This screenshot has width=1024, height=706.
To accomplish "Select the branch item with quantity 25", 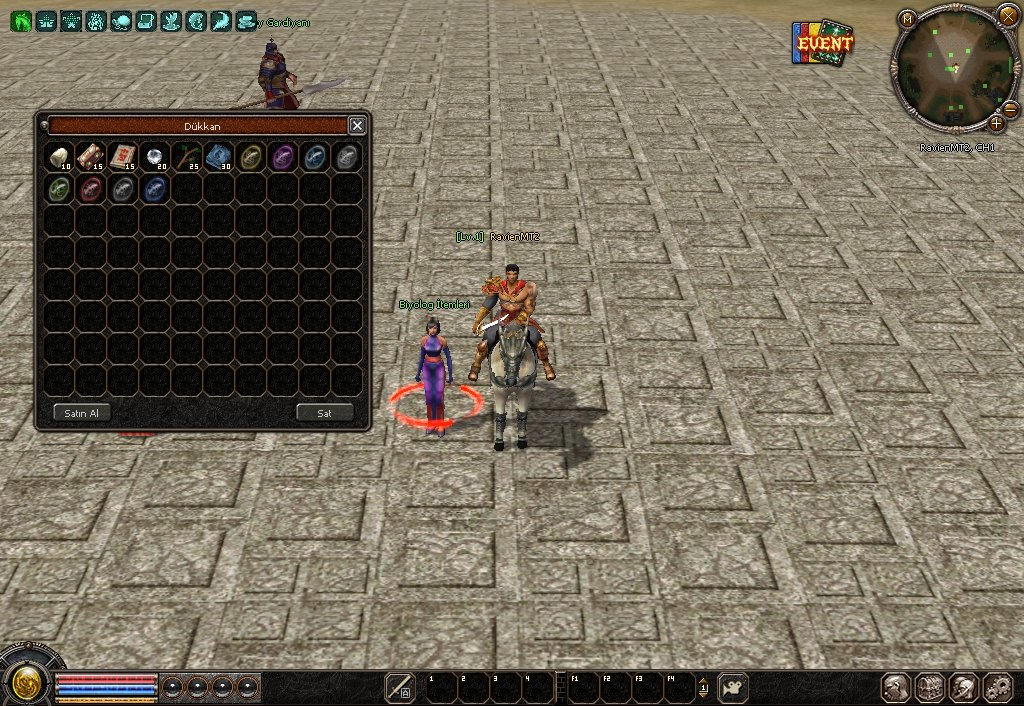I will click(x=186, y=156).
